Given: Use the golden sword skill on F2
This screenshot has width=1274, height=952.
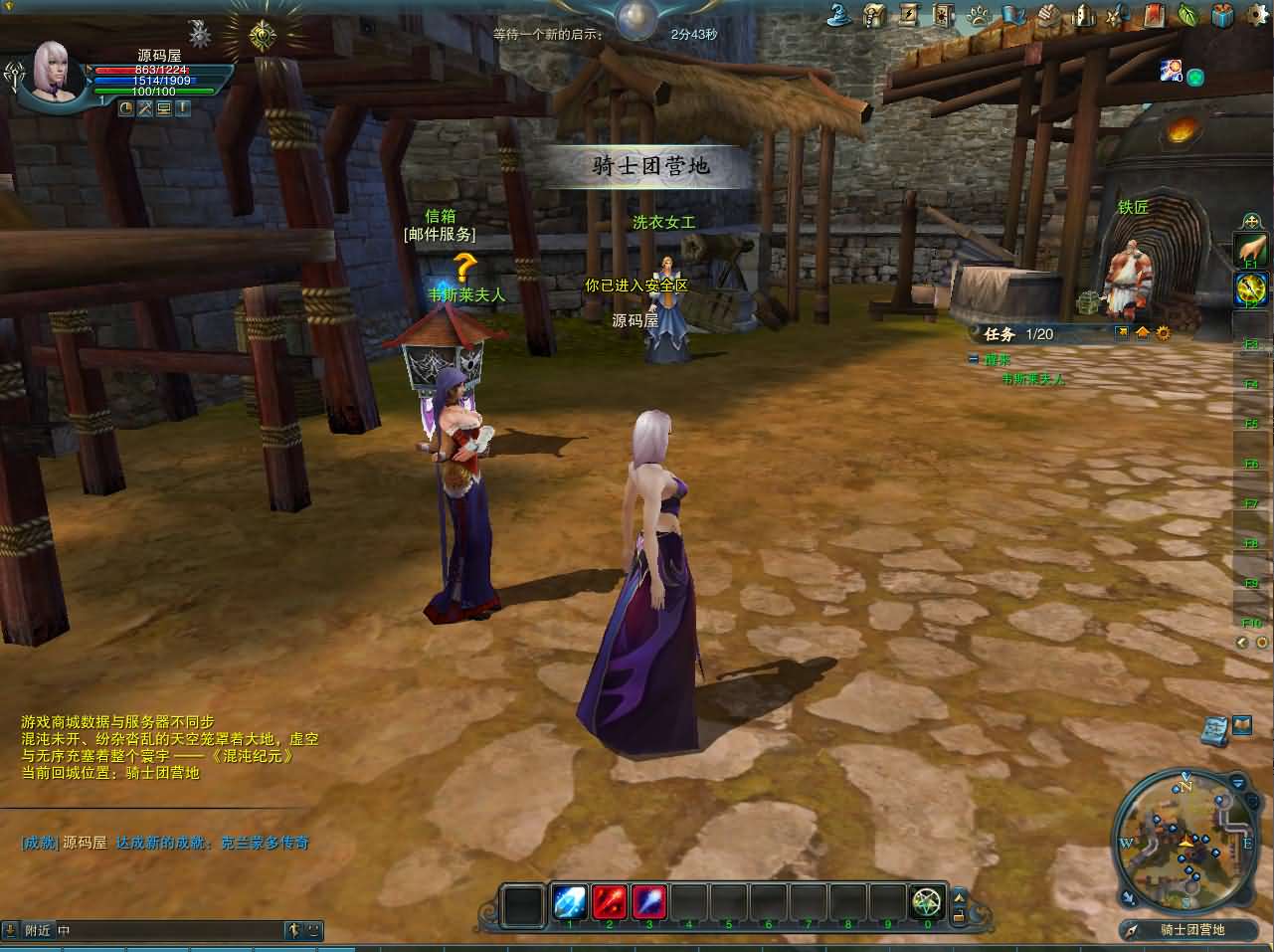Looking at the screenshot, I should (x=1250, y=289).
